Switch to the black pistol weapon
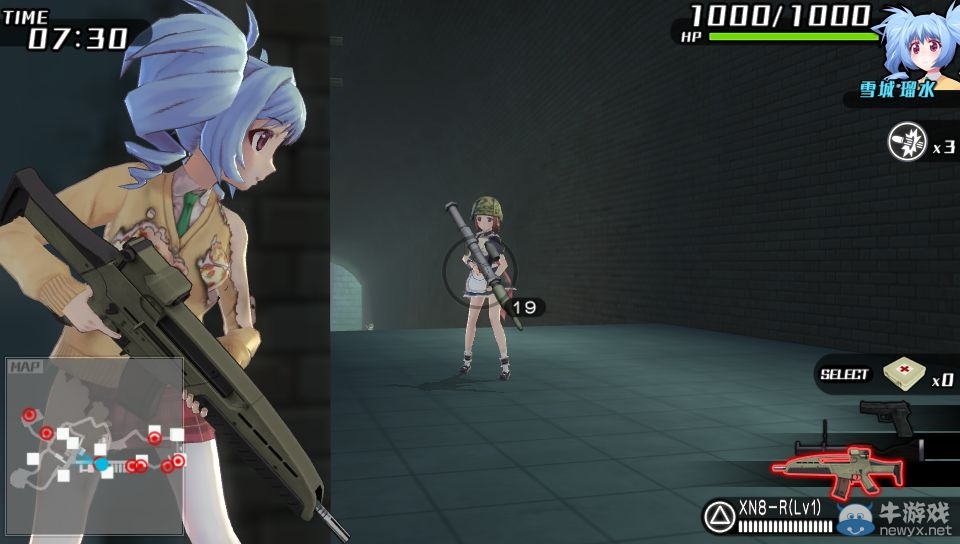This screenshot has width=960, height=544. [x=887, y=415]
